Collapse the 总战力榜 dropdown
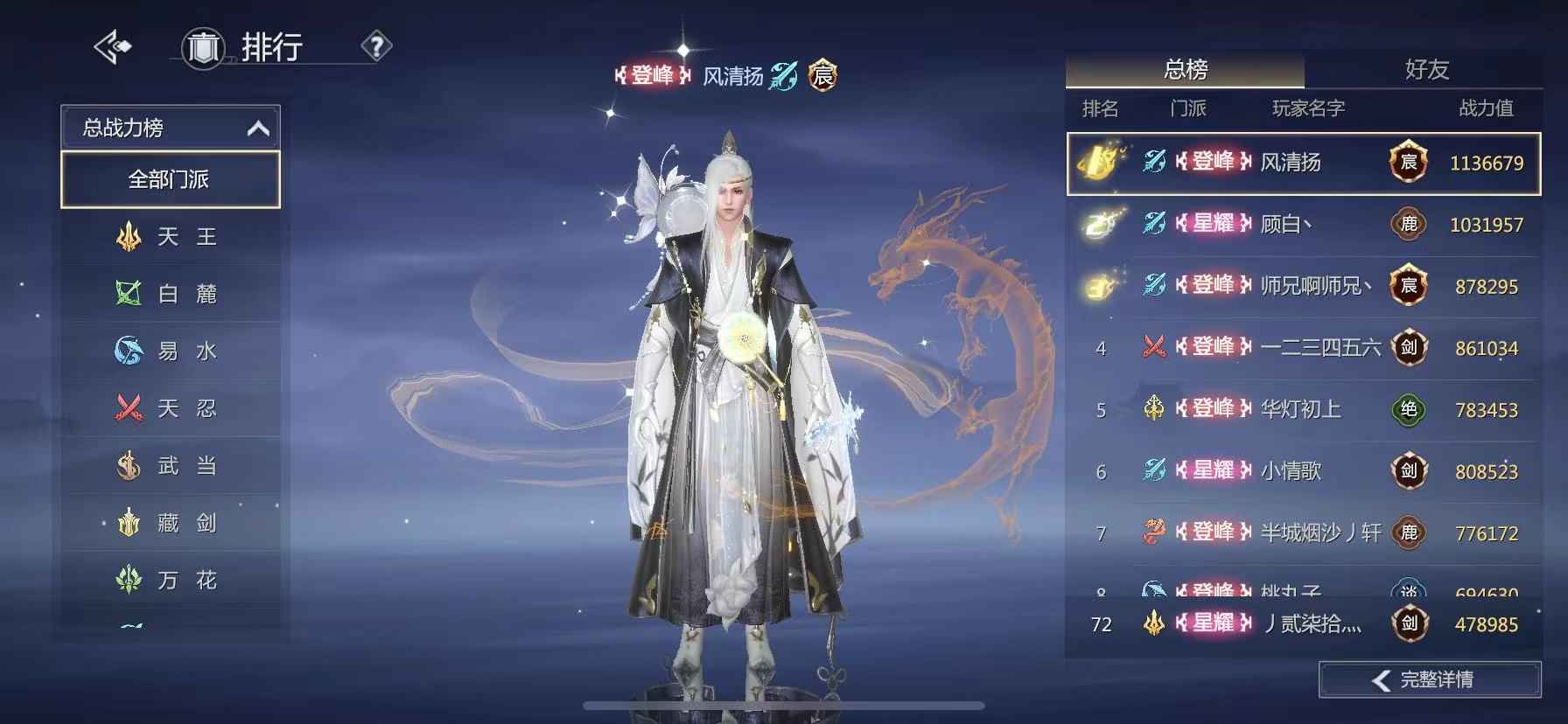Image resolution: width=1568 pixels, height=724 pixels. coord(257,129)
